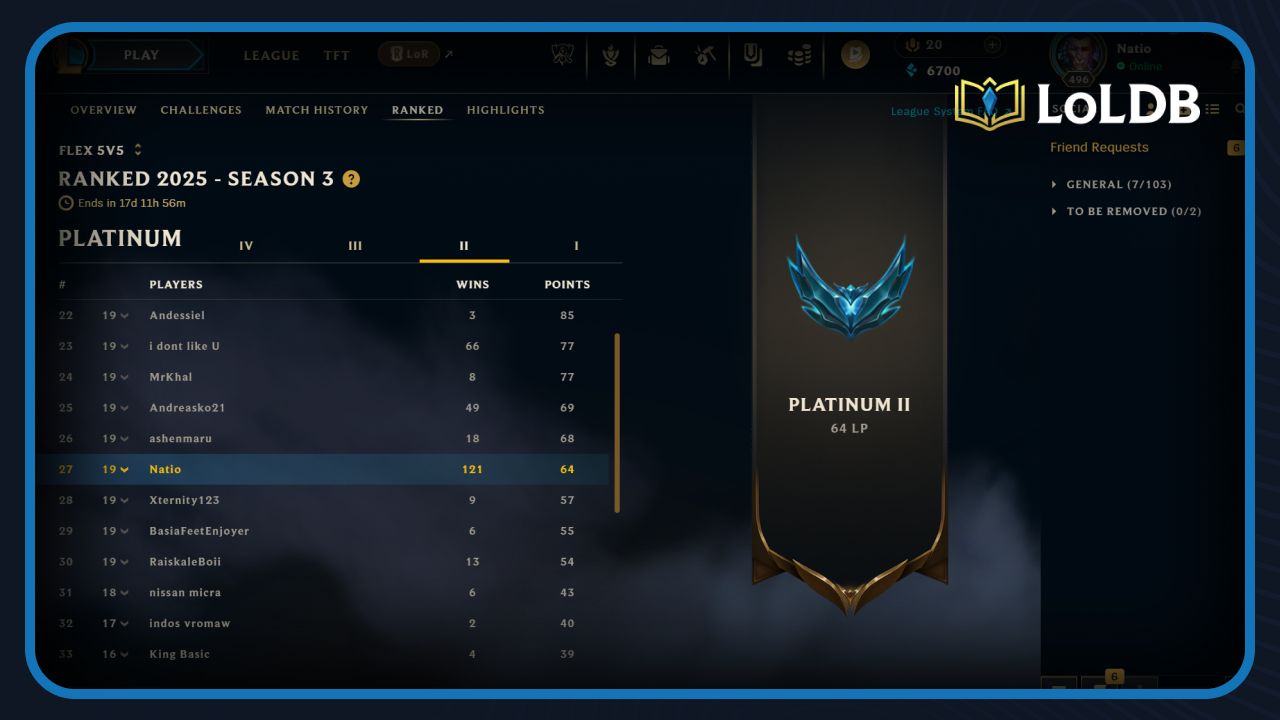
Task: Open the Collection icon
Action: click(x=752, y=55)
